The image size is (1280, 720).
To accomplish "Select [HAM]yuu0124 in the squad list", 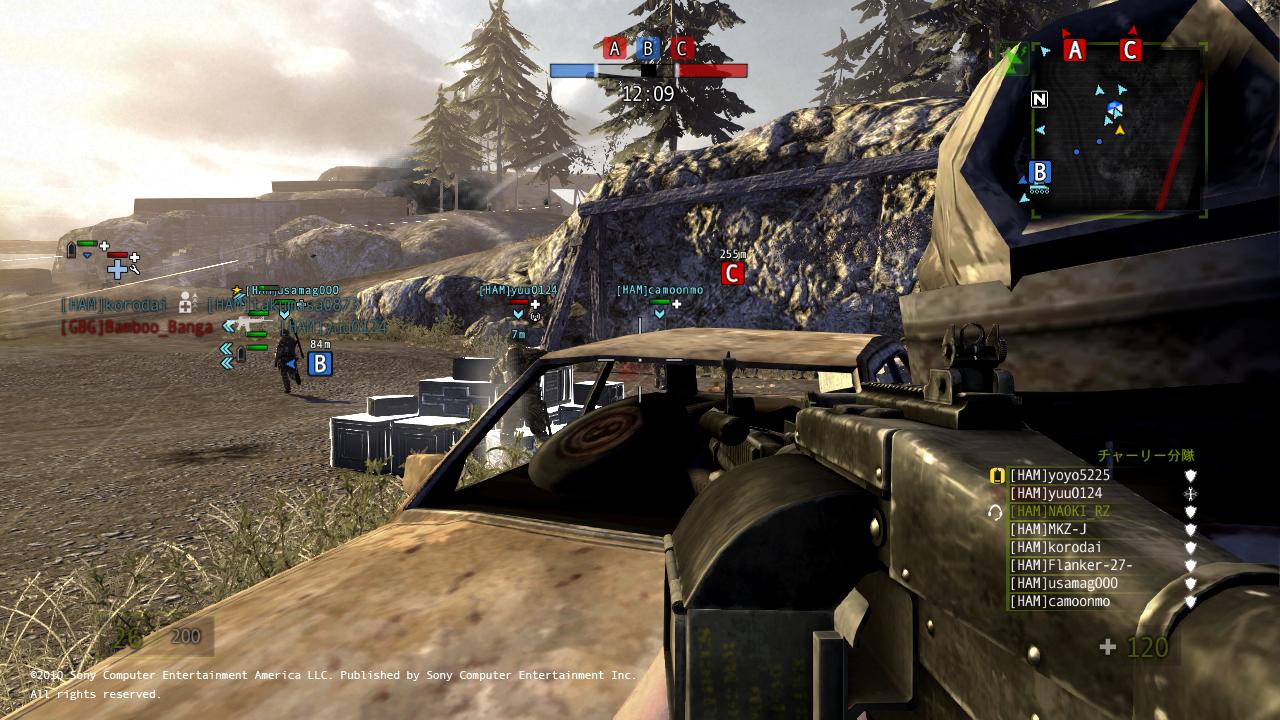I will pyautogui.click(x=1055, y=494).
